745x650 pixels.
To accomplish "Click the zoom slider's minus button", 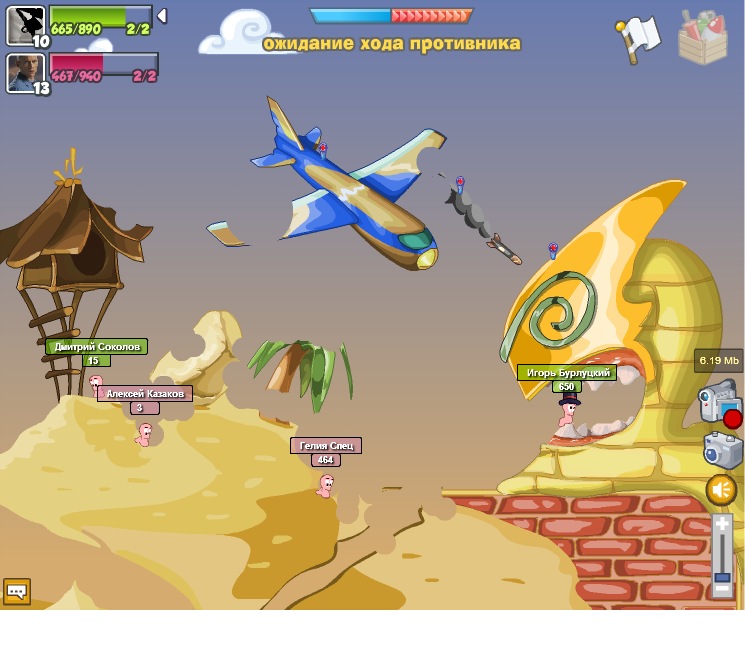I will 722,590.
